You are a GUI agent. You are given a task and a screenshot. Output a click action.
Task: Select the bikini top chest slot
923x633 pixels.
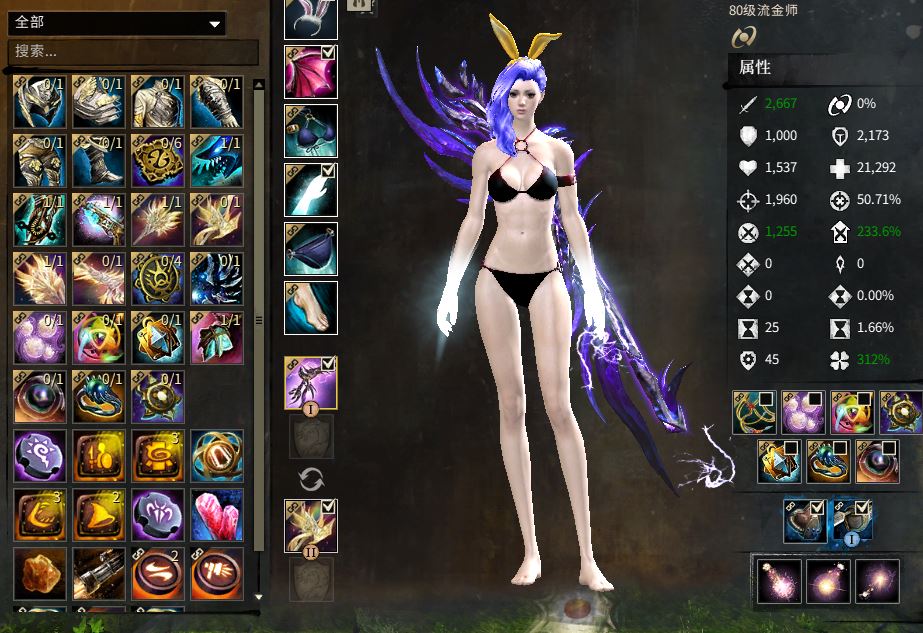click(x=311, y=131)
